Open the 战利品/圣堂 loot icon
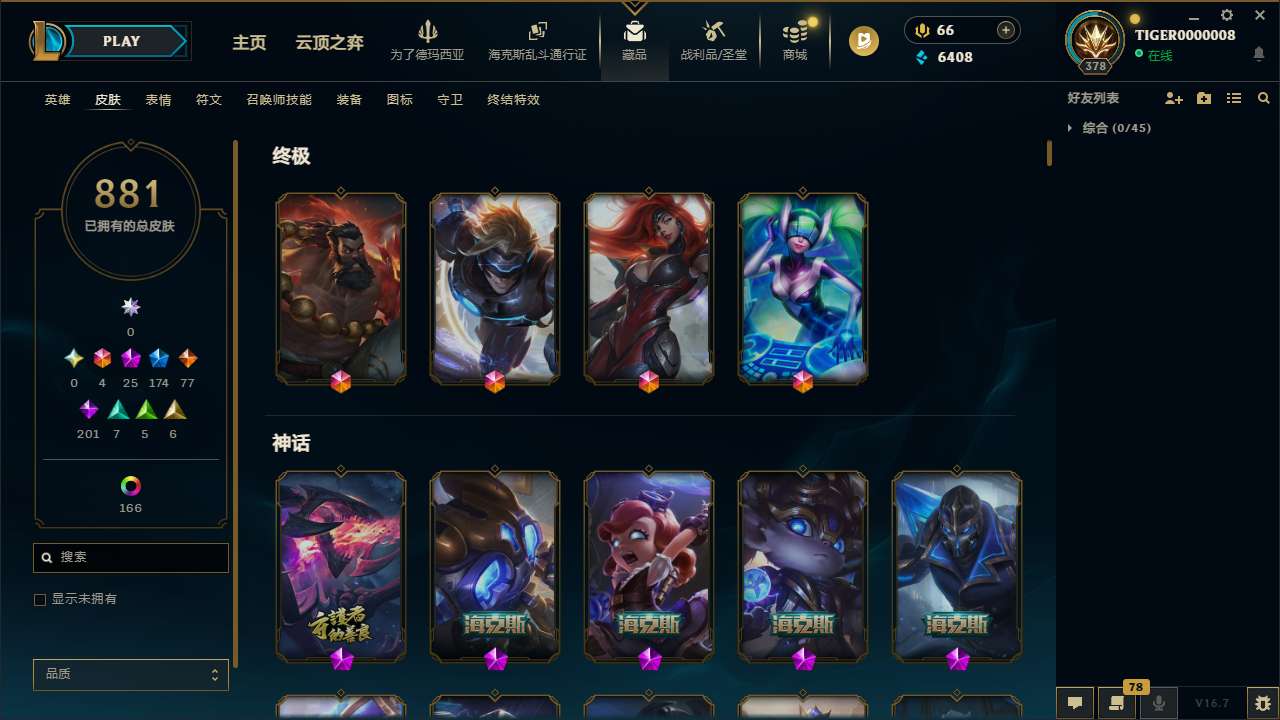The width and height of the screenshot is (1280, 720). click(713, 32)
